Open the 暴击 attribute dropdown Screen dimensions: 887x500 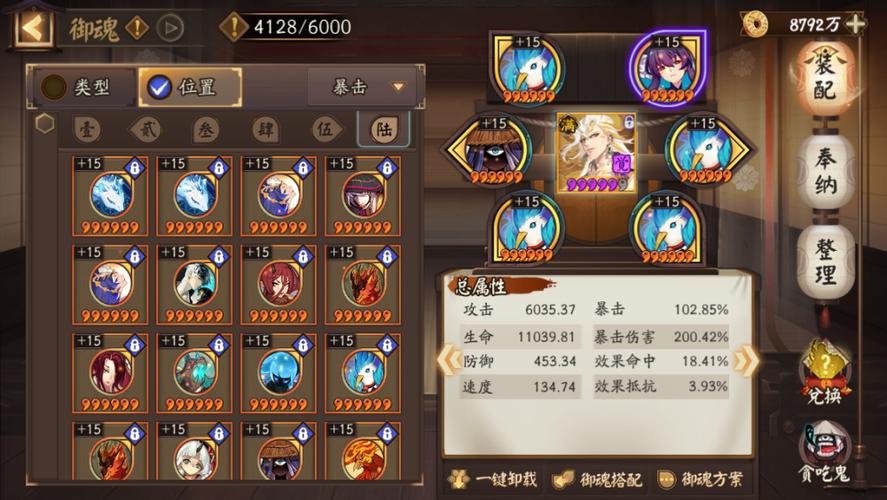coord(361,87)
